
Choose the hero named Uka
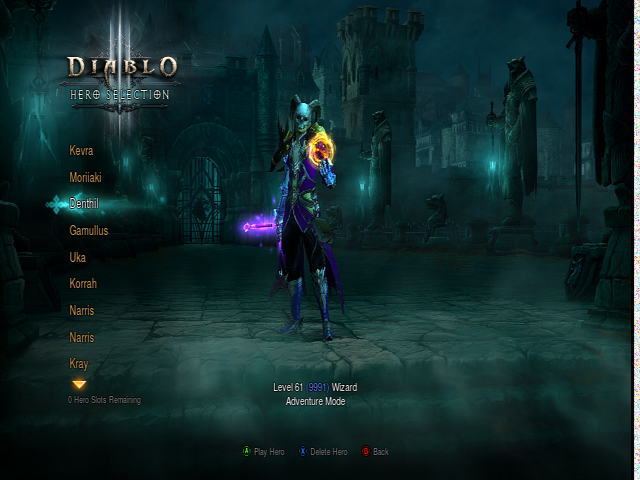click(77, 257)
